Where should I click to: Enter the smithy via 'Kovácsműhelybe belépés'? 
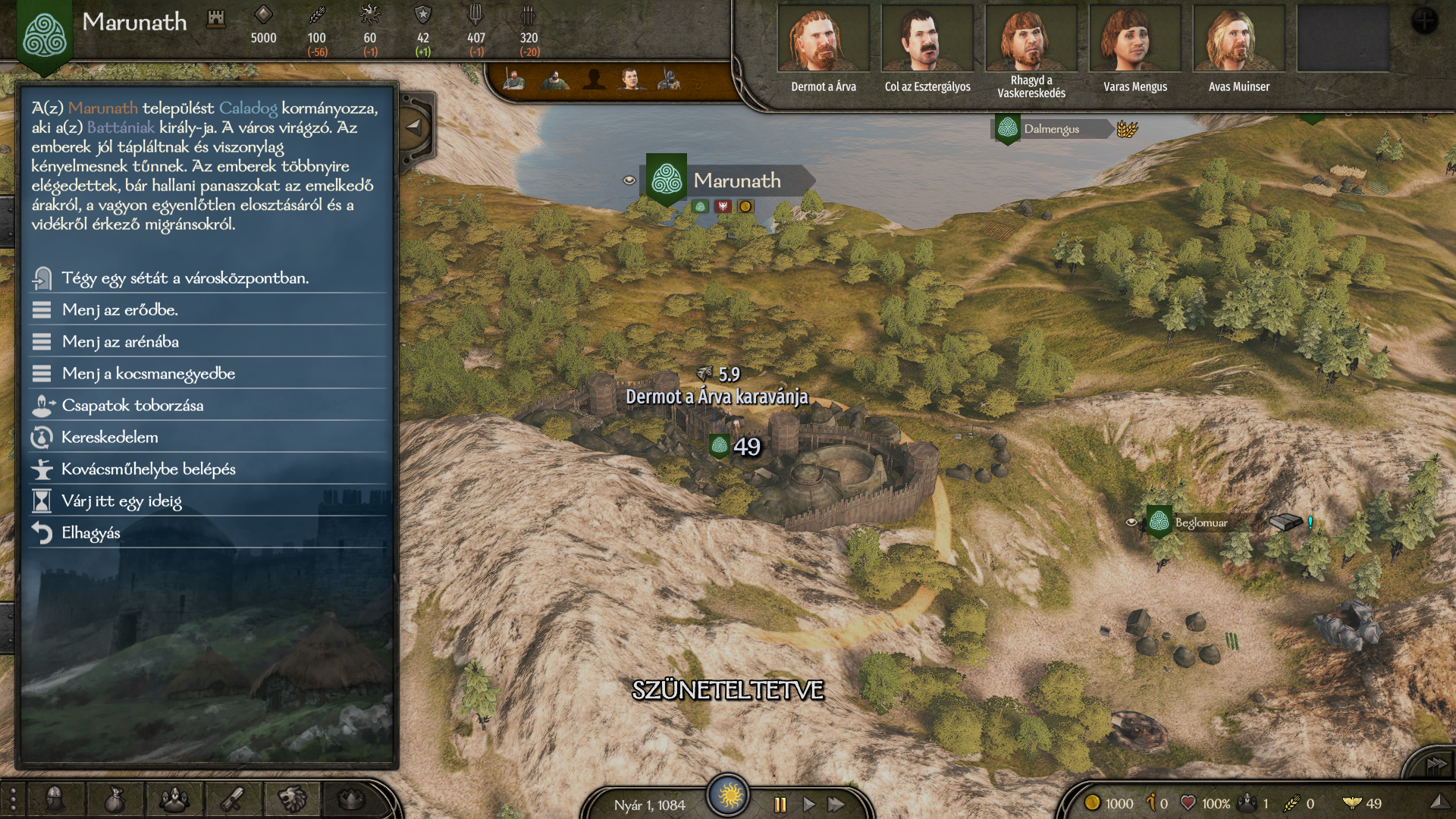pyautogui.click(x=149, y=469)
